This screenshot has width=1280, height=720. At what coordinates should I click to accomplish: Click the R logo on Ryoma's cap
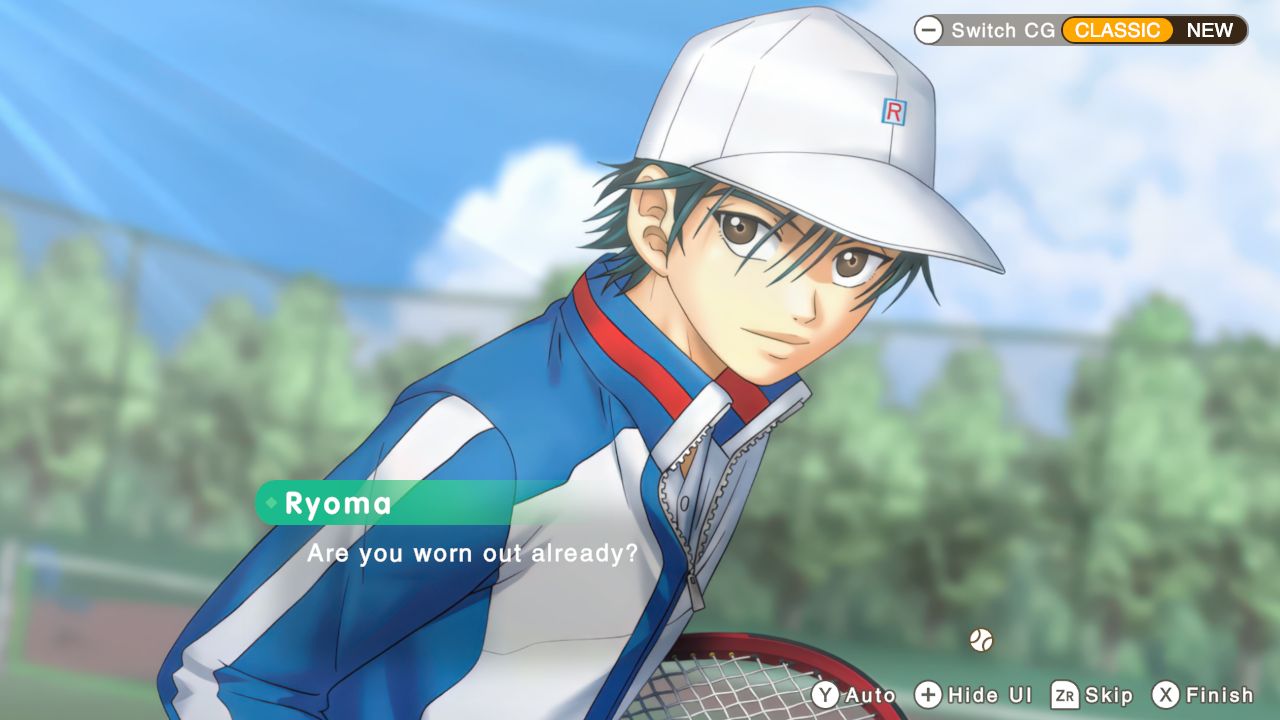(x=893, y=113)
